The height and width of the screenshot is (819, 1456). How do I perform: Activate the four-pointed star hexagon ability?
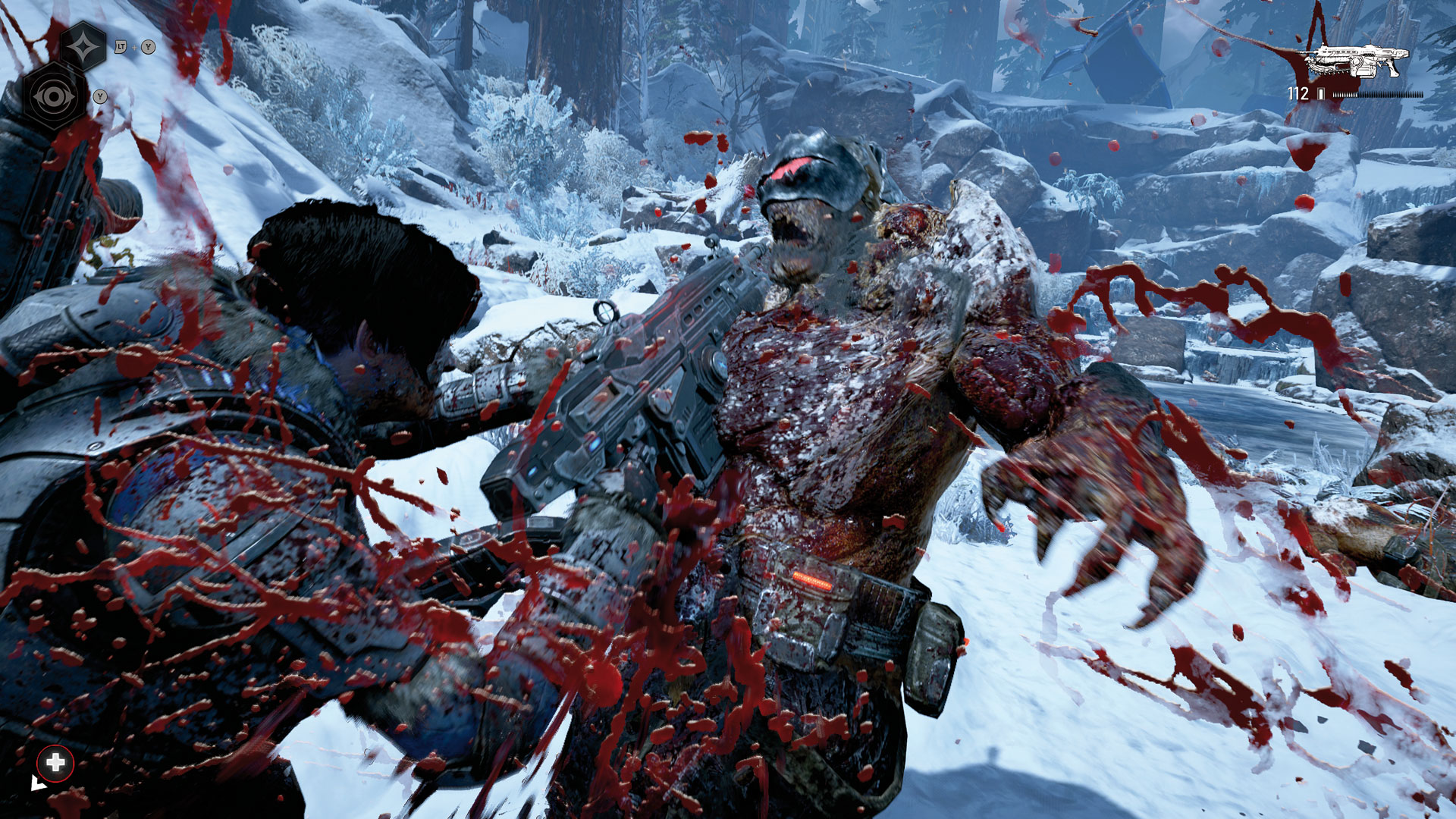click(x=83, y=47)
